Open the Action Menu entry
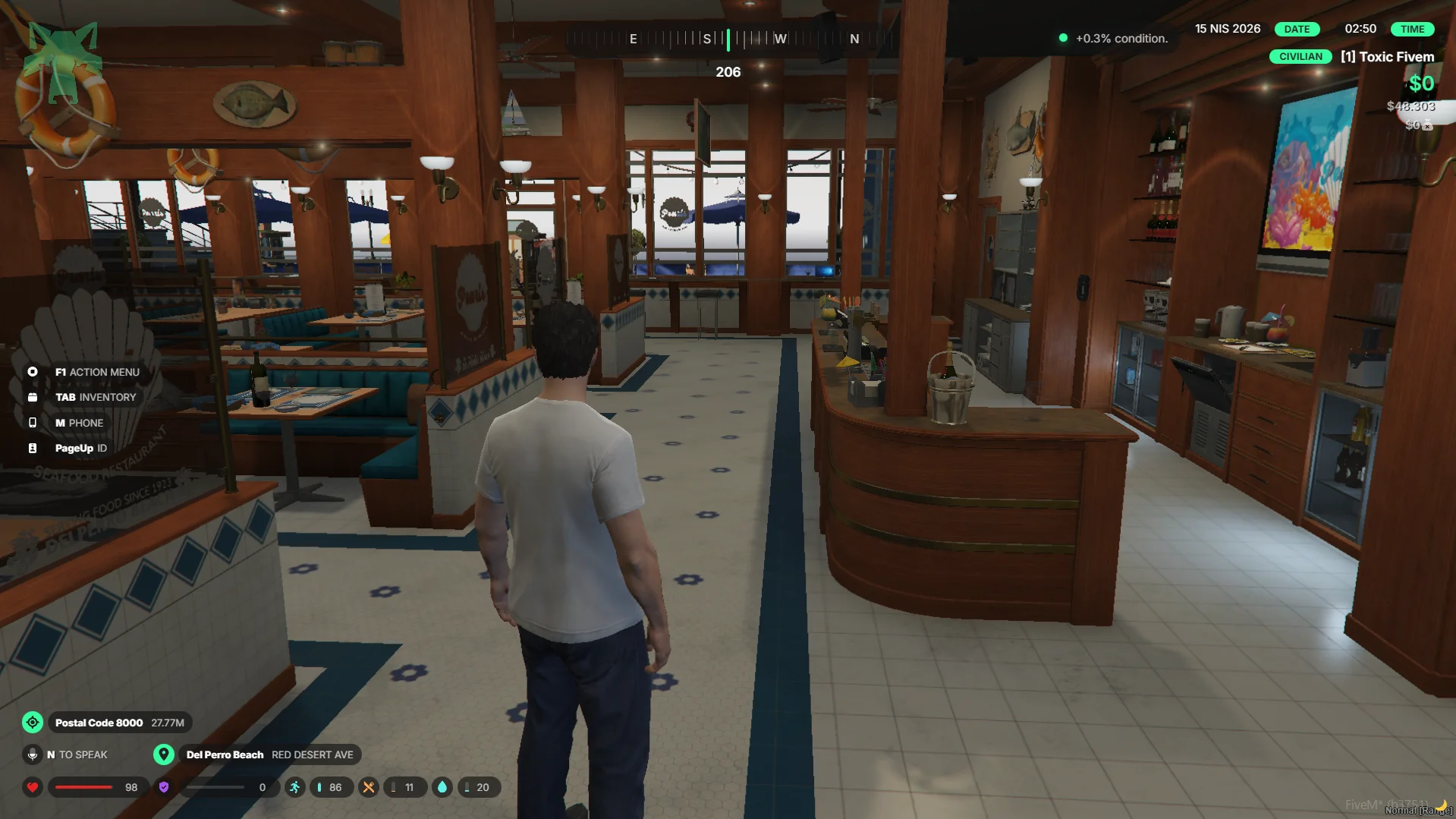The height and width of the screenshot is (819, 1456). [x=96, y=372]
